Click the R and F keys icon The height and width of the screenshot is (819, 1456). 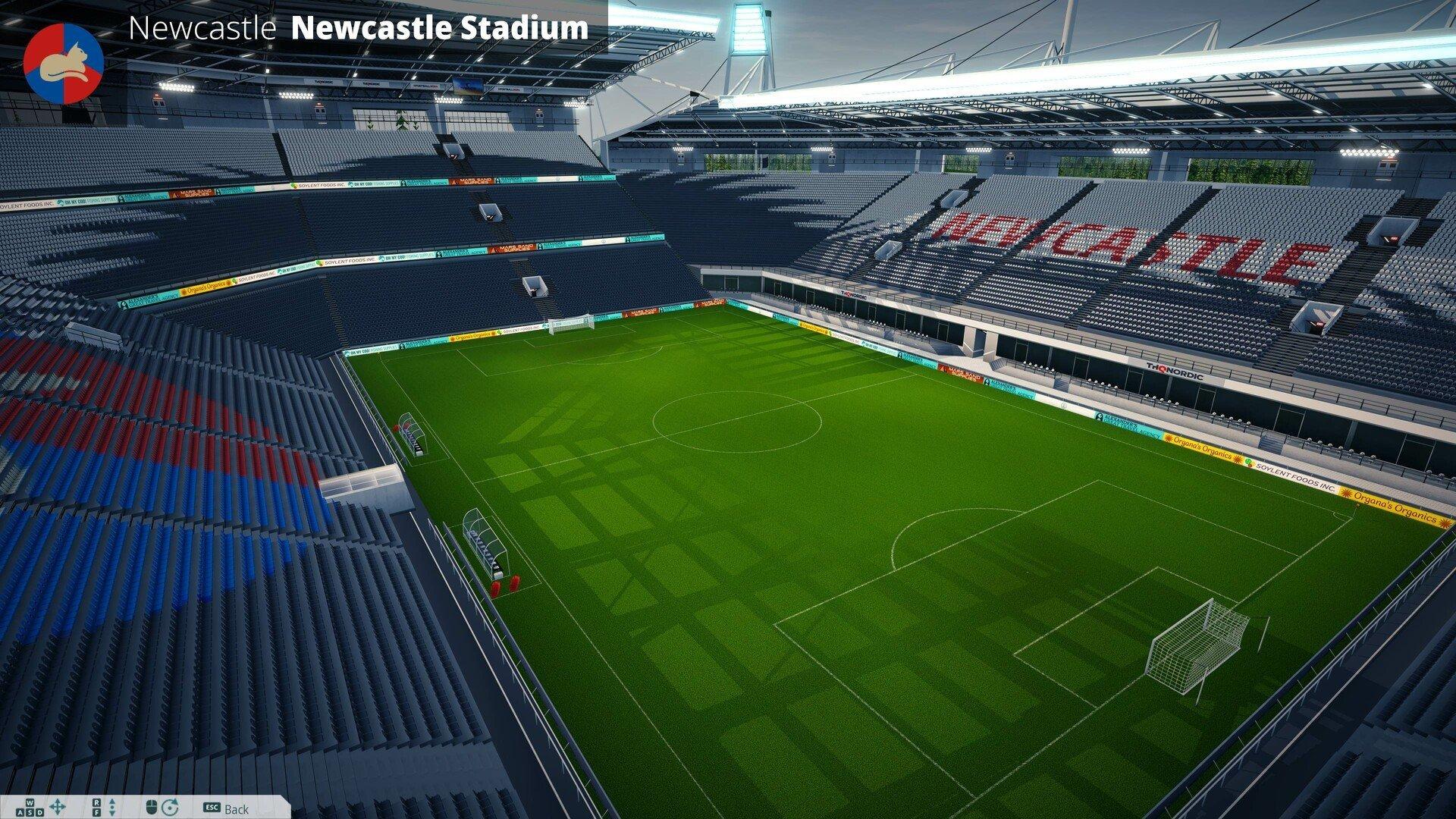pyautogui.click(x=96, y=805)
